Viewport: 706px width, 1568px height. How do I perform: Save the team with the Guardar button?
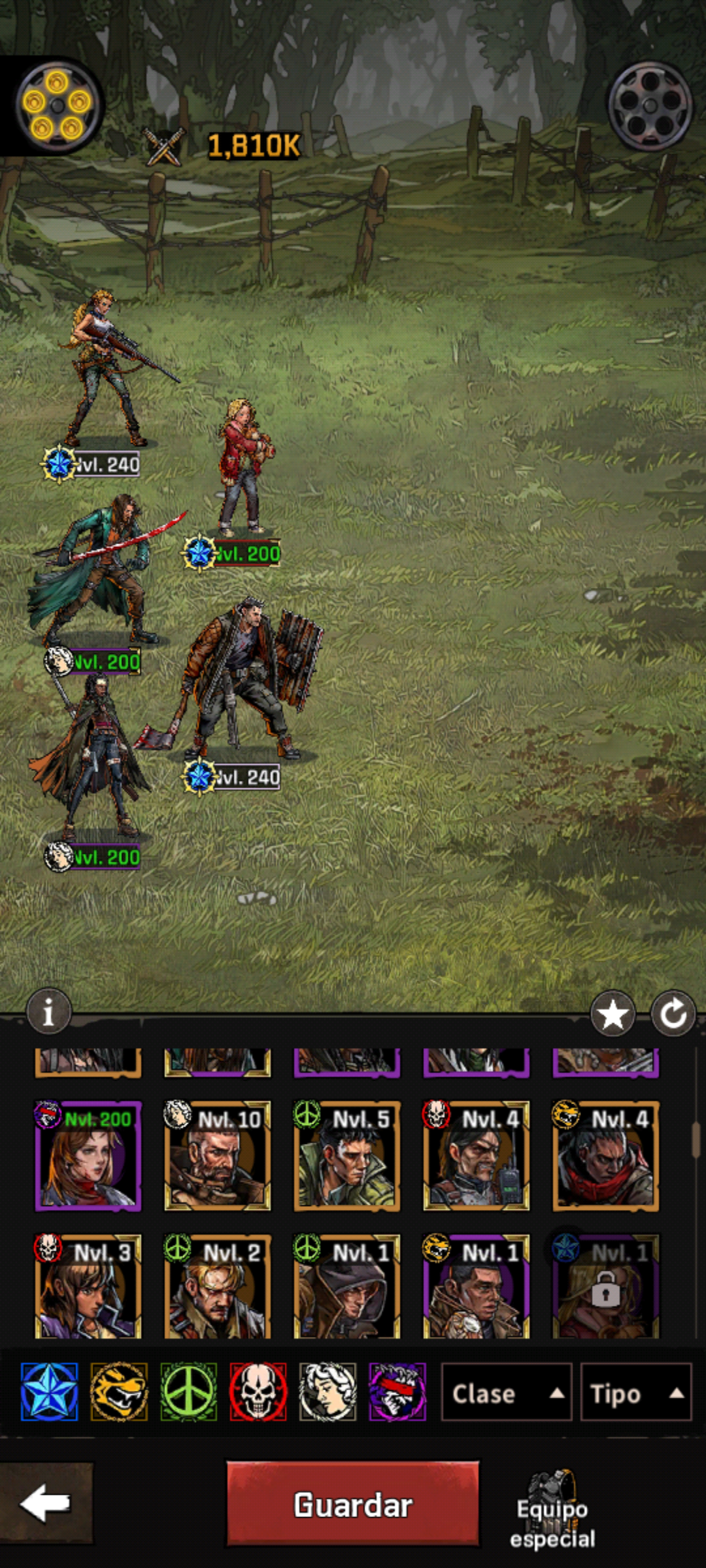click(352, 1505)
